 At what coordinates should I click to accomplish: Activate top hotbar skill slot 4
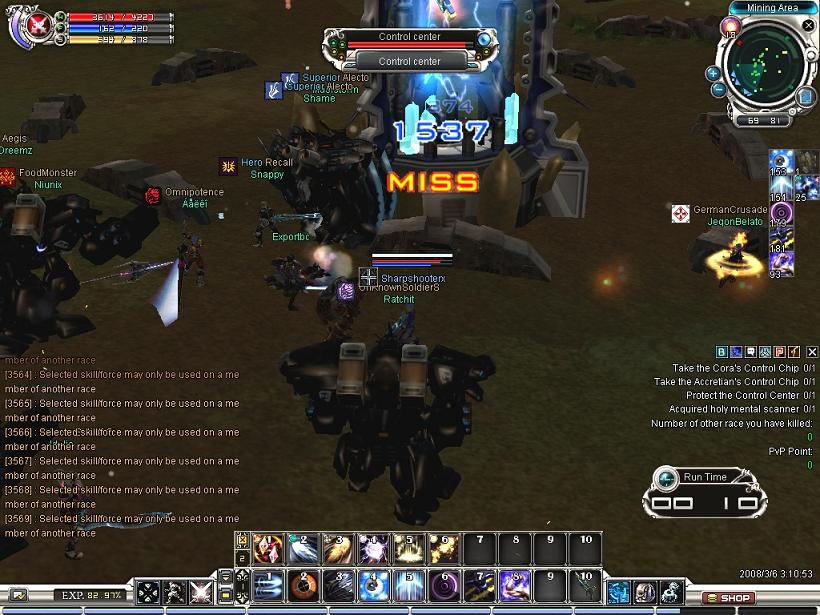[x=374, y=548]
